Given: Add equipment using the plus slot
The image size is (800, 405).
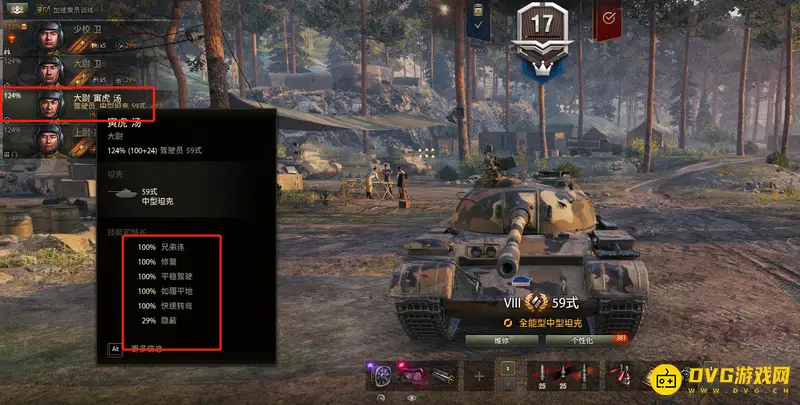Looking at the screenshot, I should [x=480, y=377].
